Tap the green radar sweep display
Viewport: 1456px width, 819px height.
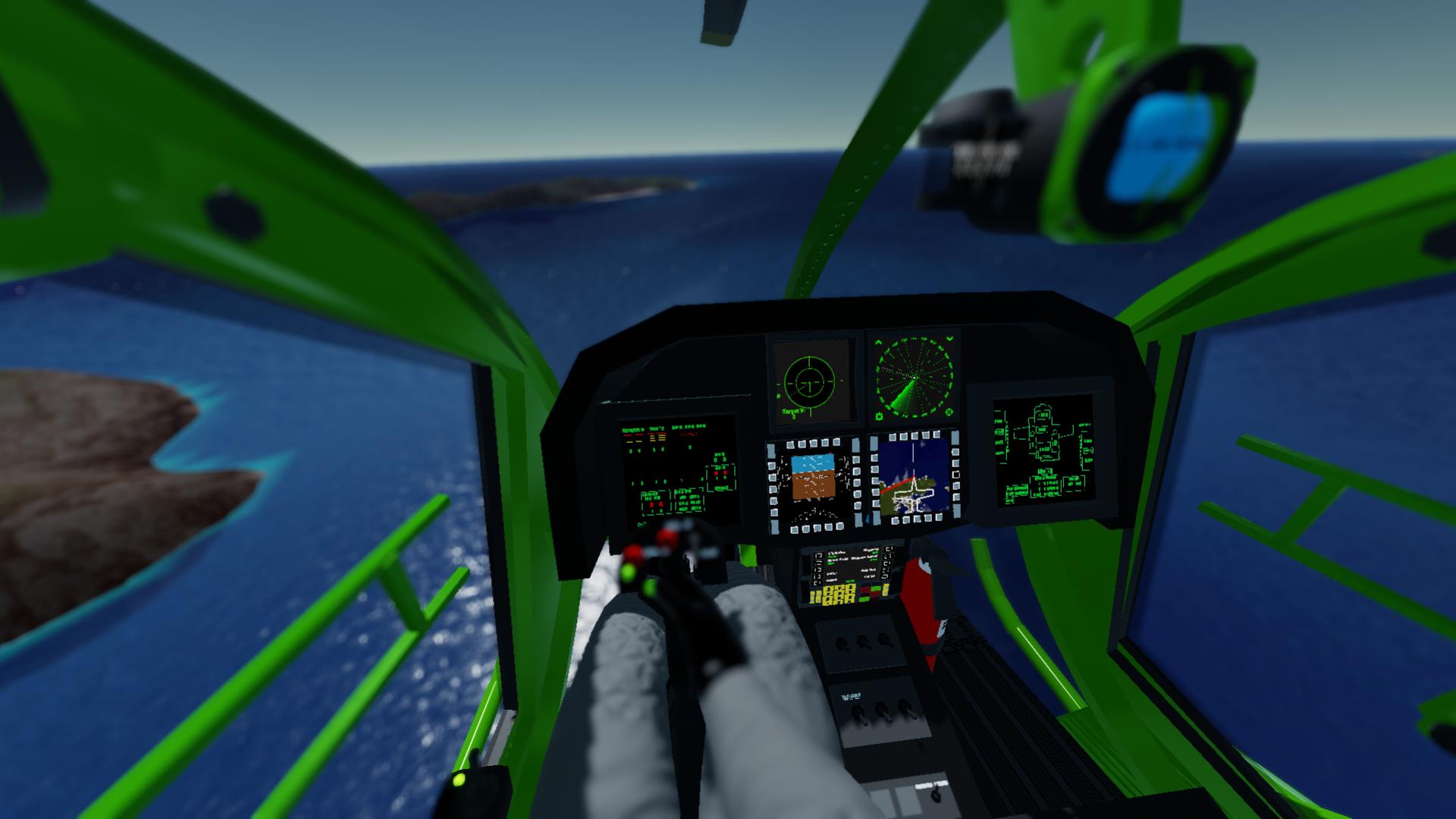[914, 376]
